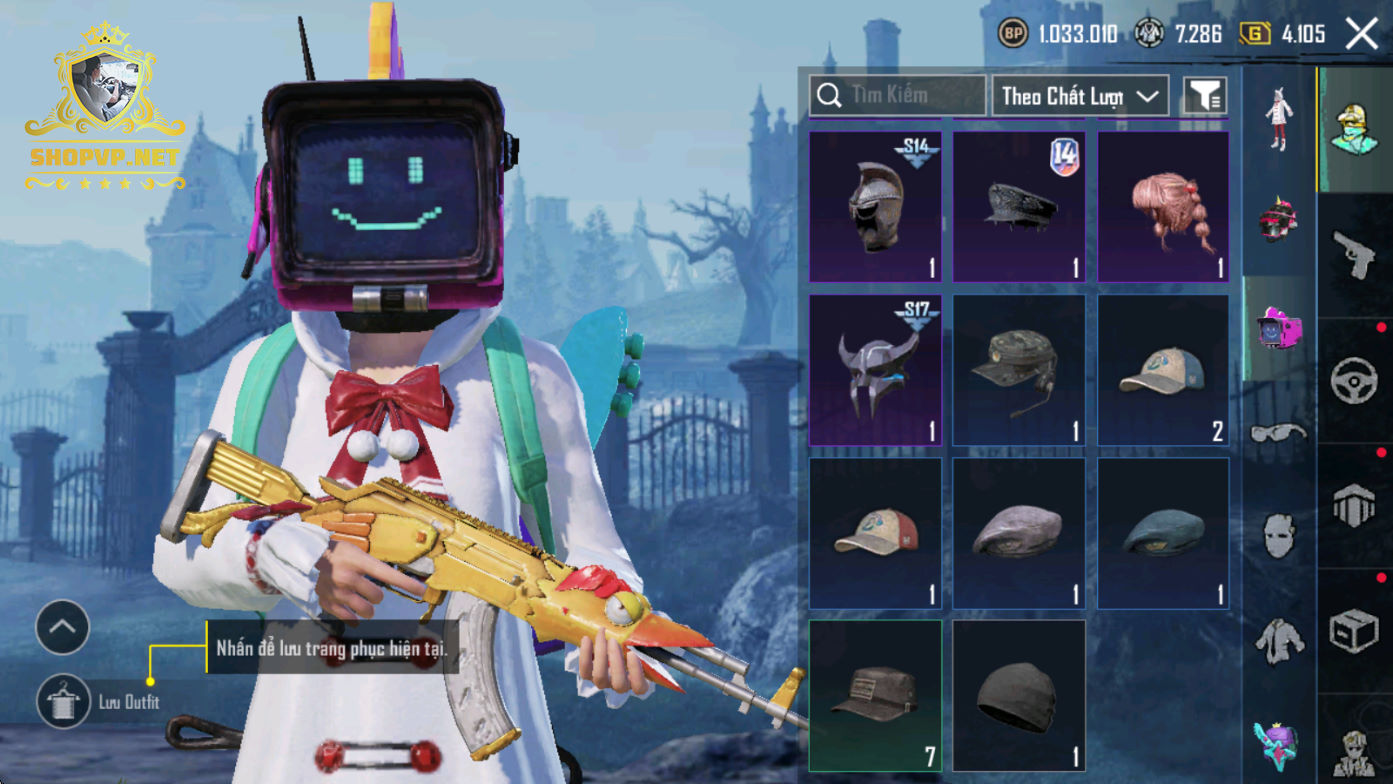Pick the black beanie item
Viewport: 1393px width, 784px height.
pyautogui.click(x=1019, y=696)
